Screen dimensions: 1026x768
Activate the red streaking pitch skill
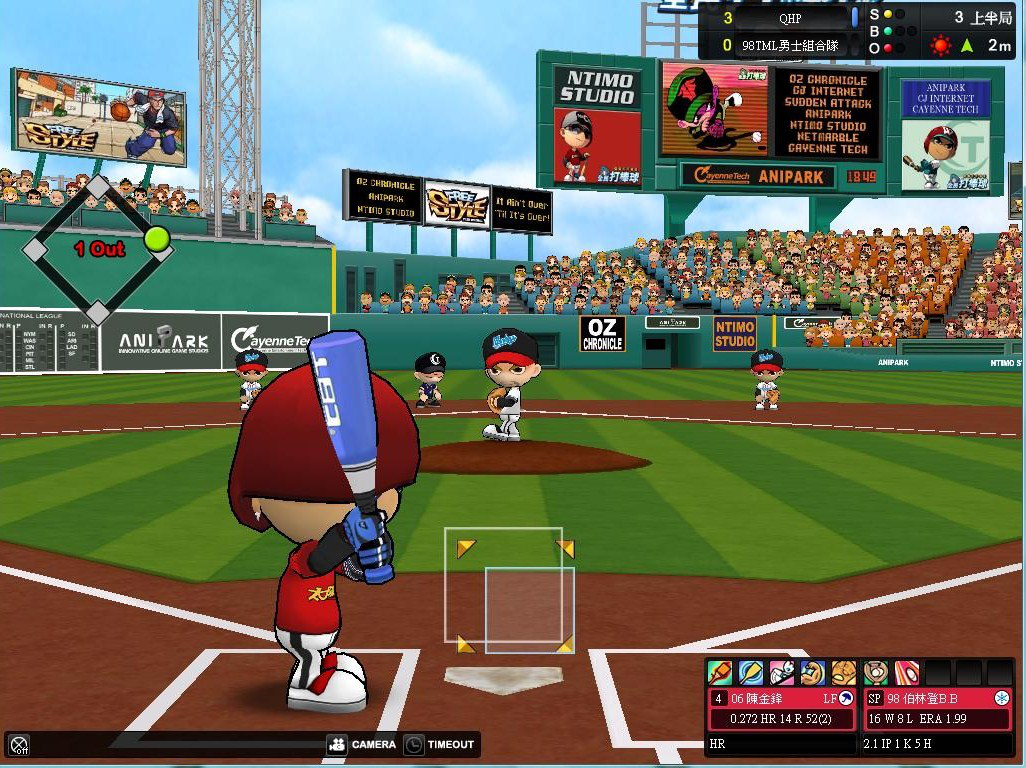906,672
